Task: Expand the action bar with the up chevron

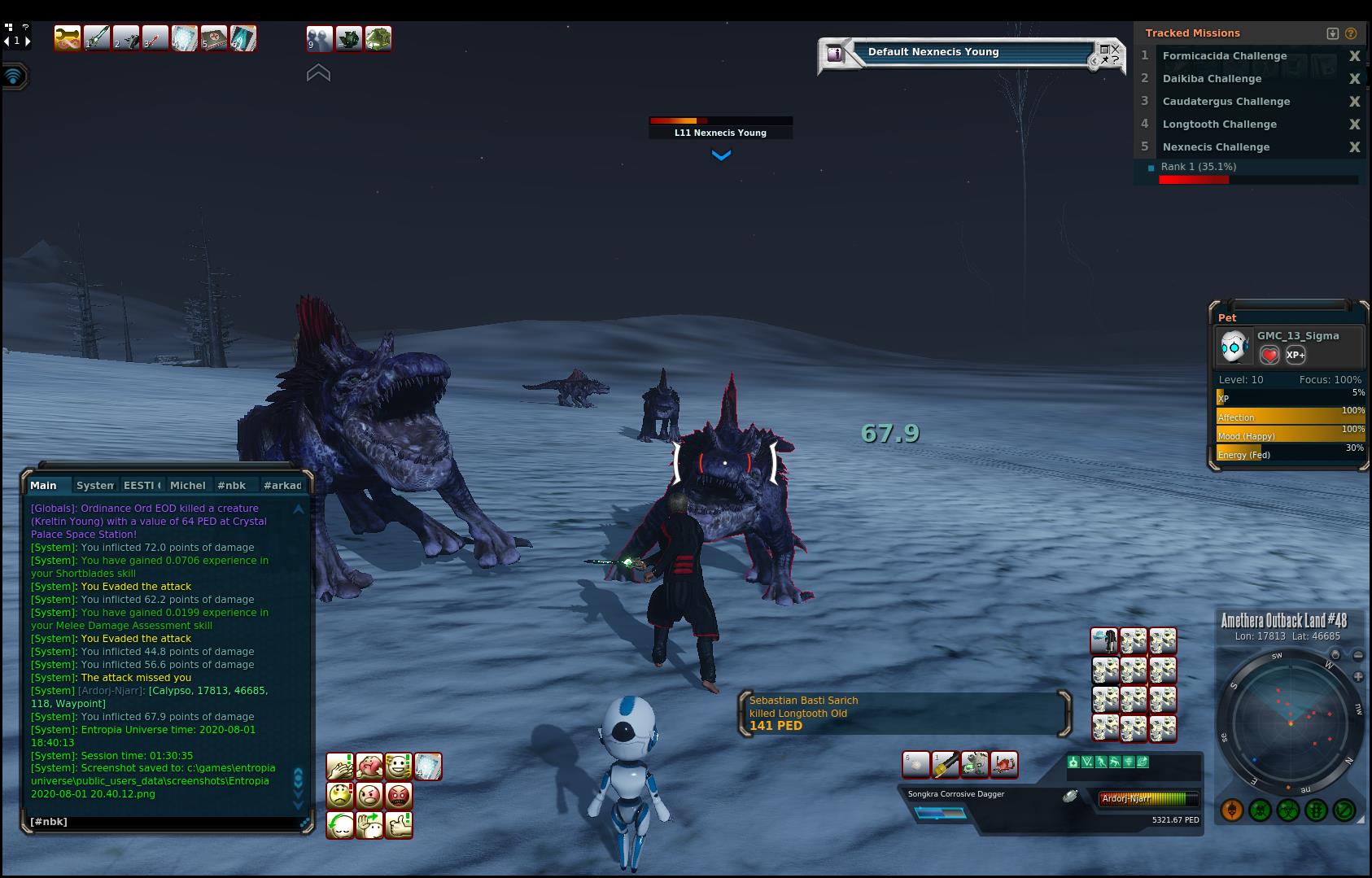Action: point(318,73)
